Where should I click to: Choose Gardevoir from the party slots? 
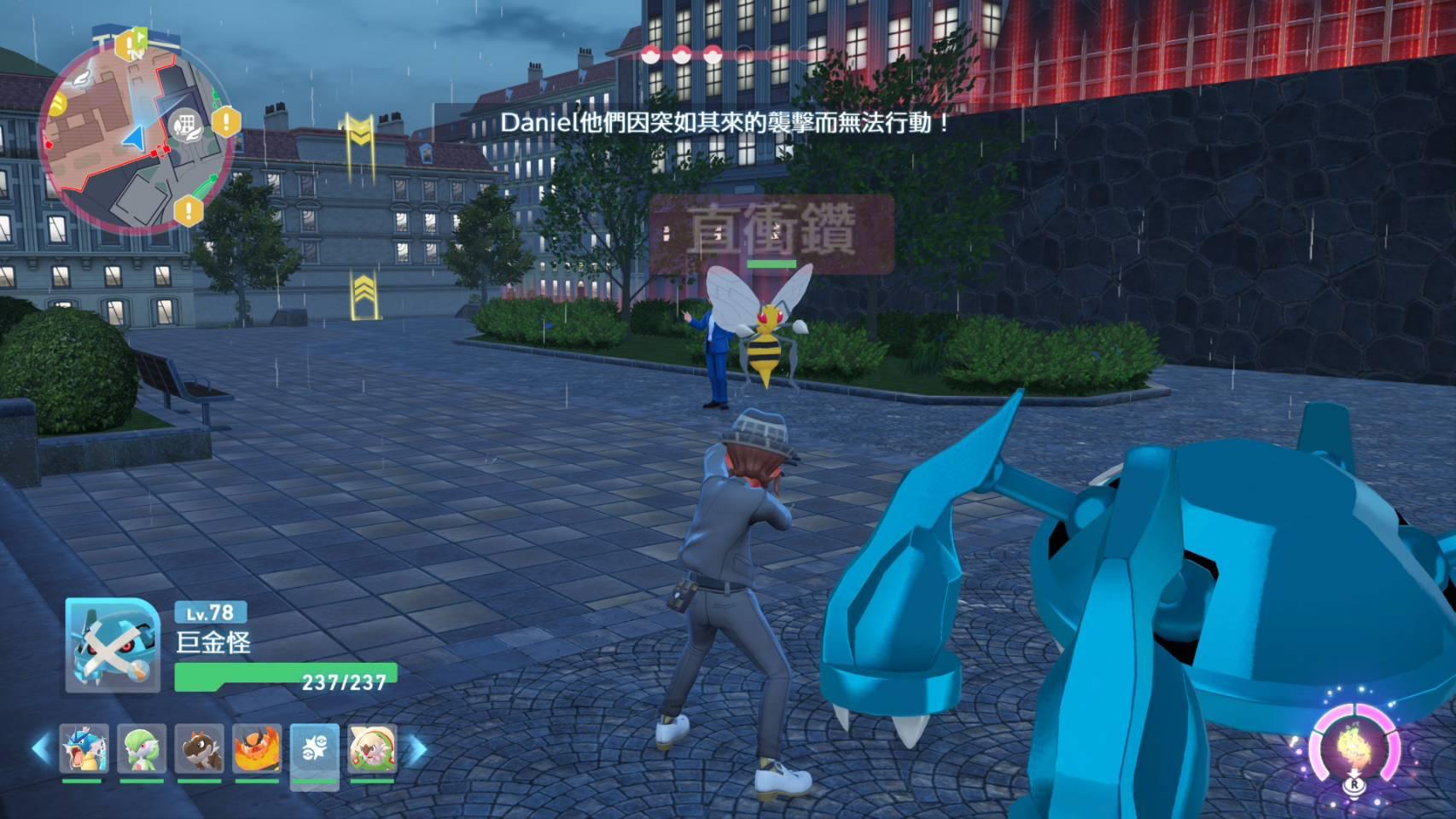(142, 748)
